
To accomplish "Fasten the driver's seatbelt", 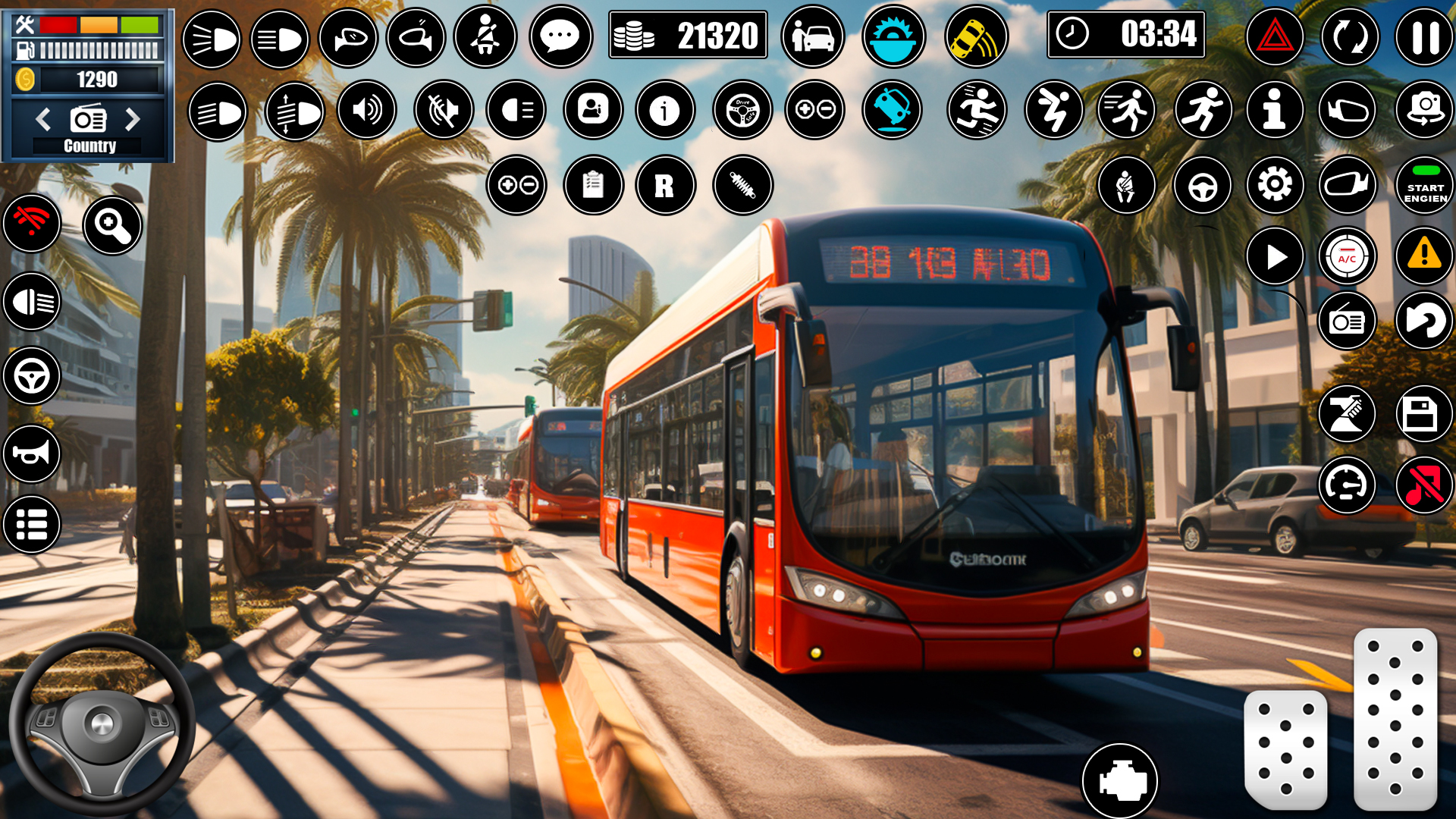I will [485, 36].
